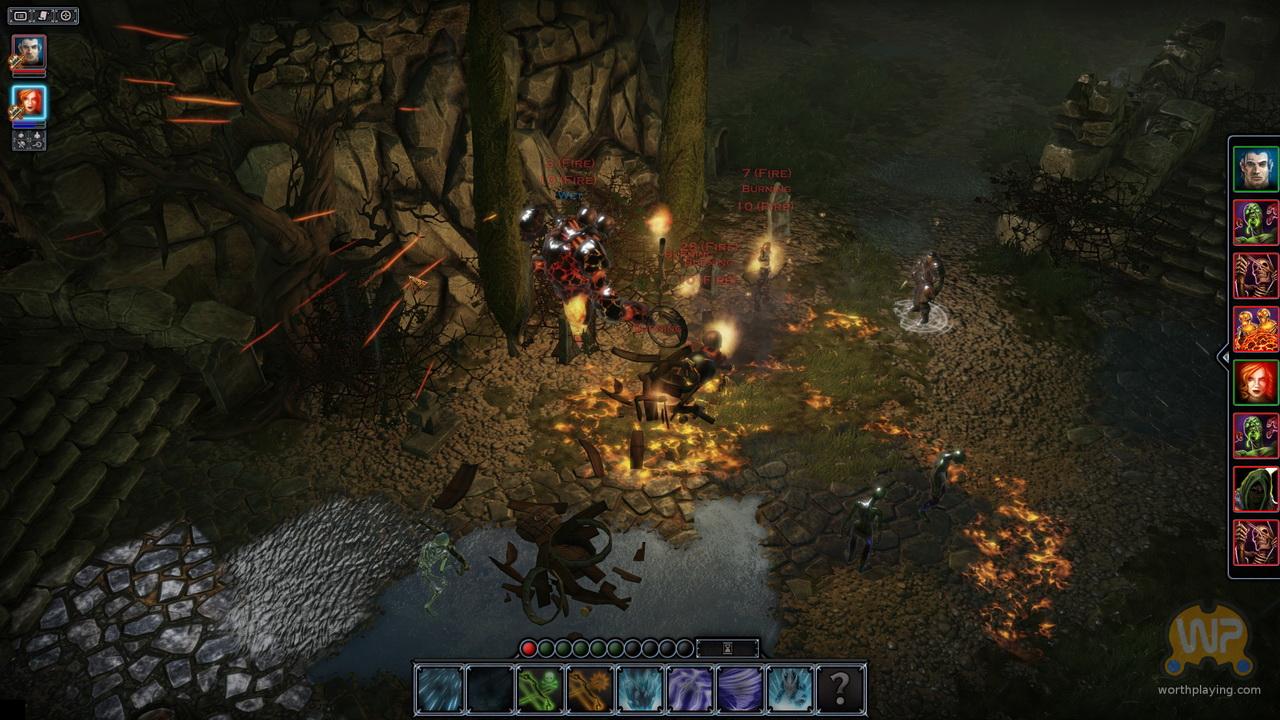Select the twin lava elementals turn-order portrait
The image size is (1280, 720).
pos(1255,329)
